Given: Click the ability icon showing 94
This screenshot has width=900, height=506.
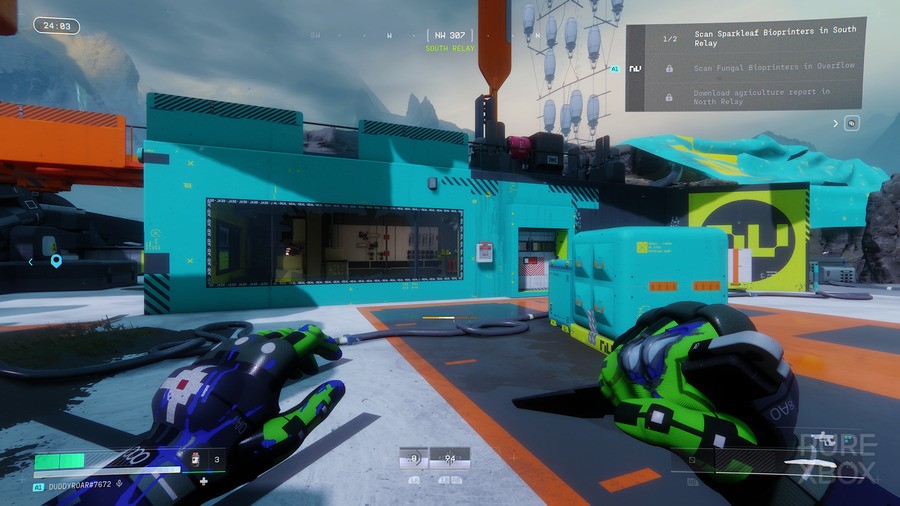Looking at the screenshot, I should coord(450,460).
